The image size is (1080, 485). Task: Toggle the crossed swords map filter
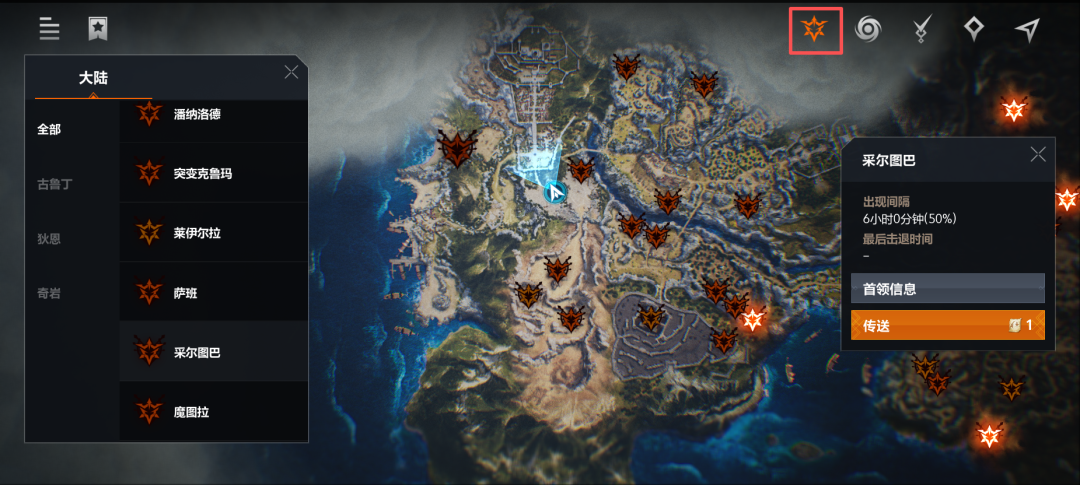922,30
